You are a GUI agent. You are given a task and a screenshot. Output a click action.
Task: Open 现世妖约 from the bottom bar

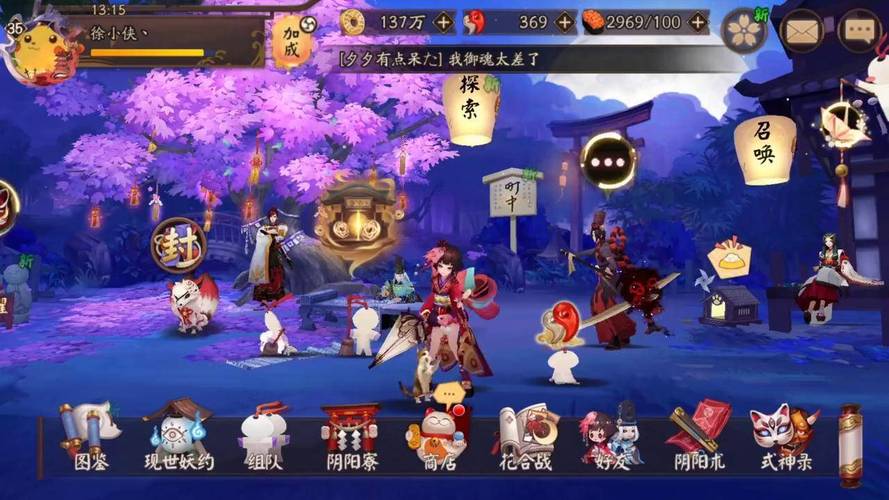click(178, 438)
